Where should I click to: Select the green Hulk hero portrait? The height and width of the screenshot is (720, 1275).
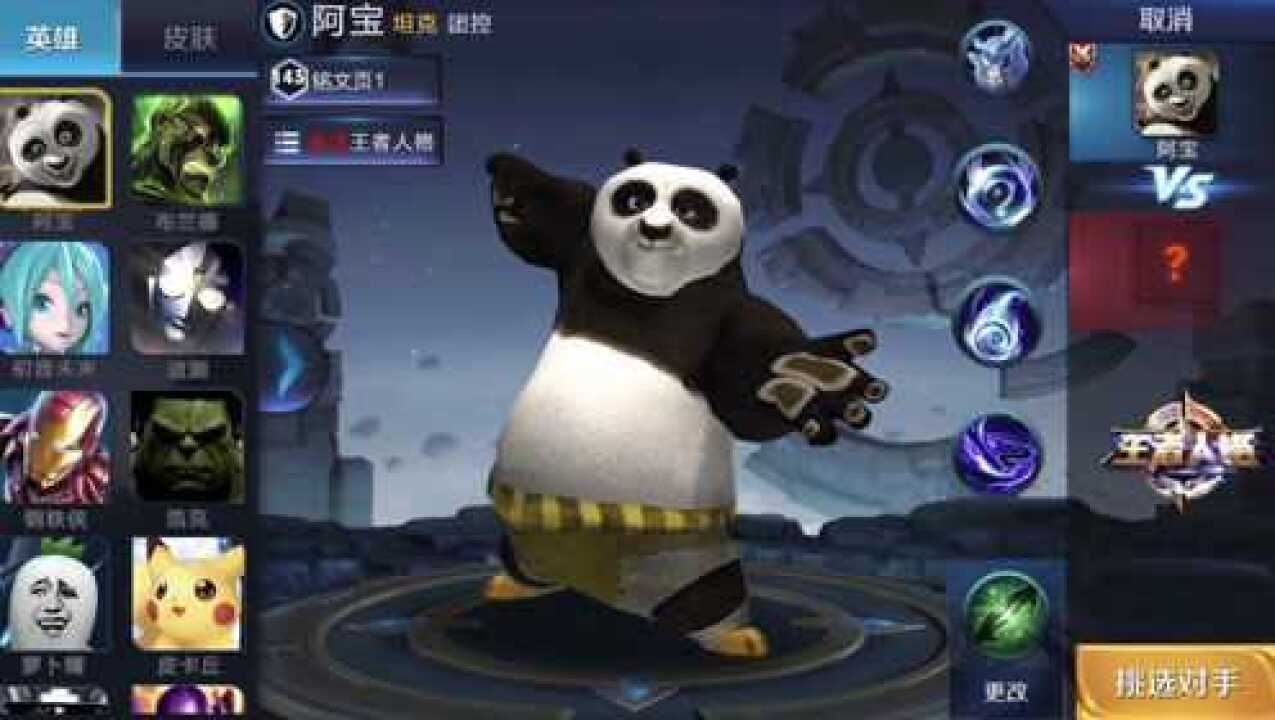tap(187, 447)
